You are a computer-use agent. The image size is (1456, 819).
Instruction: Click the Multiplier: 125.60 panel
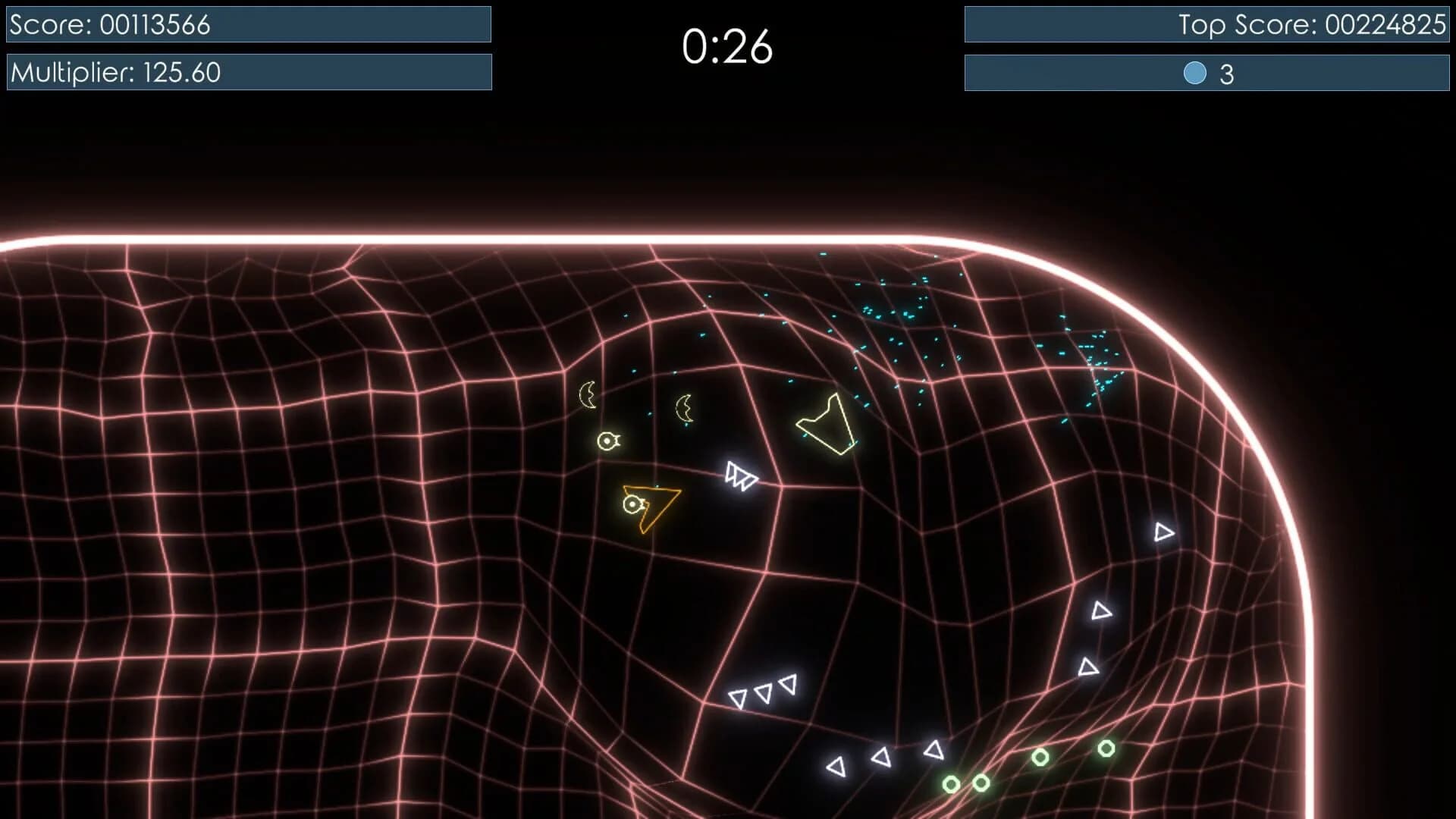(x=246, y=72)
